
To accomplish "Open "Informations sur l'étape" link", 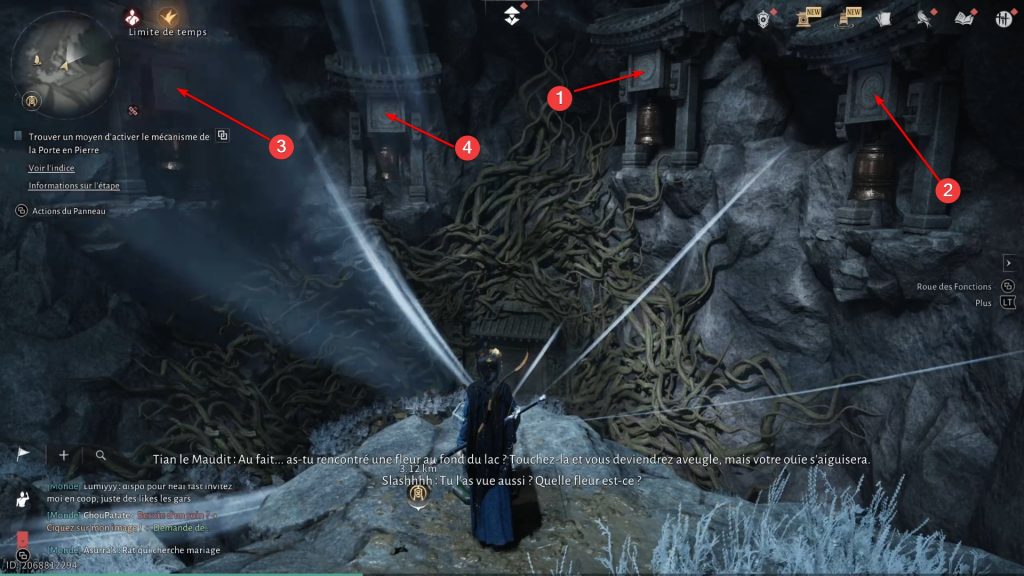I will [74, 186].
